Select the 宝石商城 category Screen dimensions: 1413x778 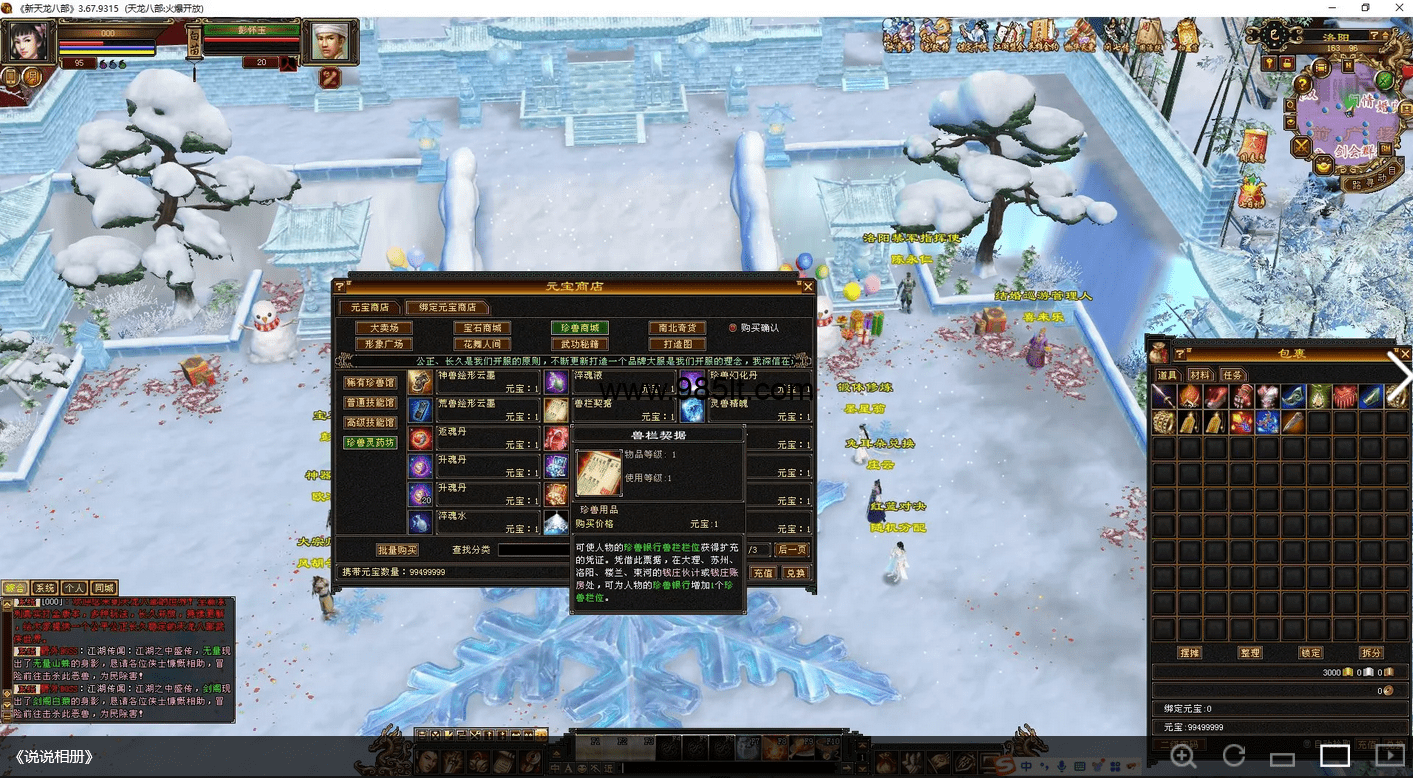pos(482,328)
